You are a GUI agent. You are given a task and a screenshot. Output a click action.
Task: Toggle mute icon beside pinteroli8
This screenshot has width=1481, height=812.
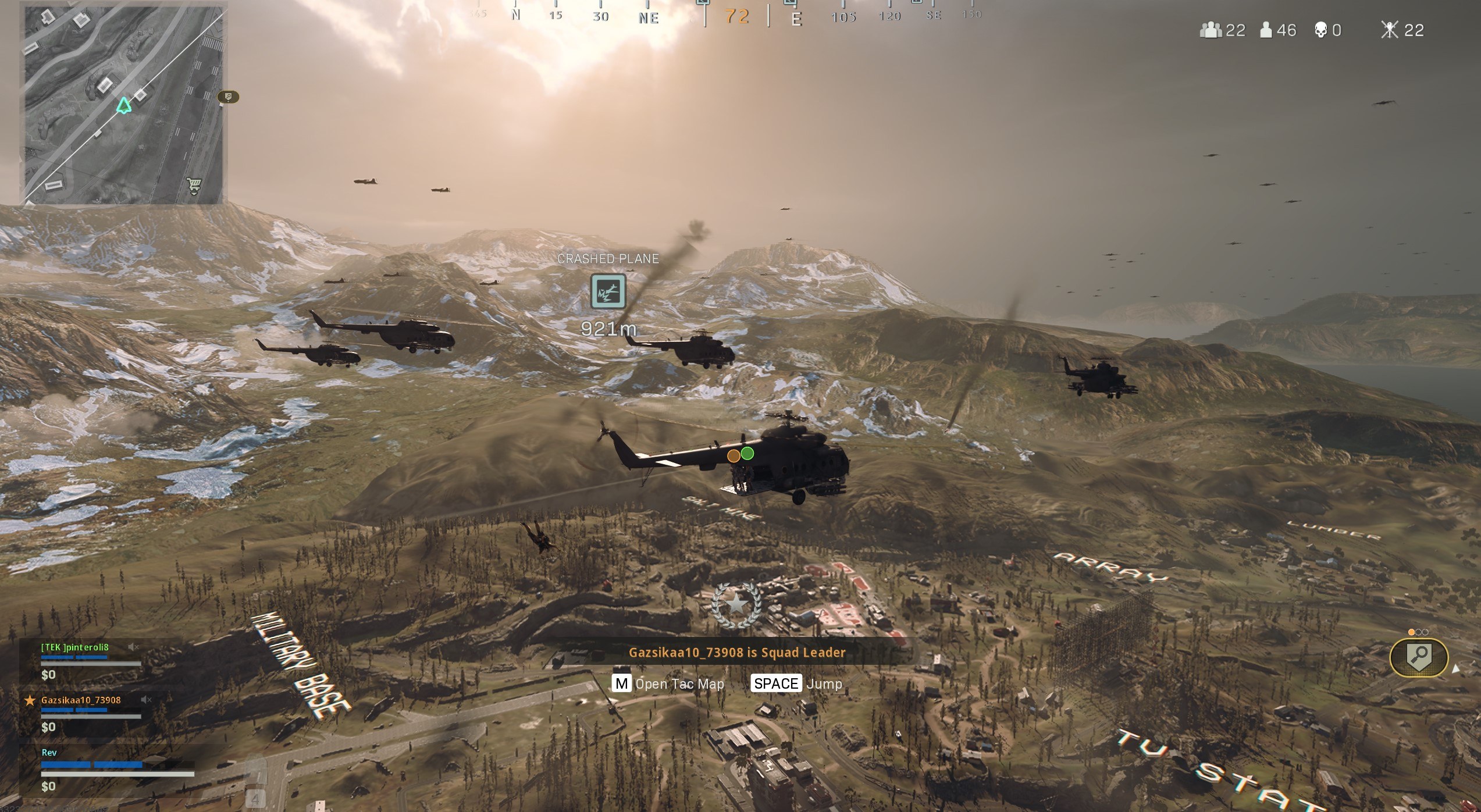(133, 647)
